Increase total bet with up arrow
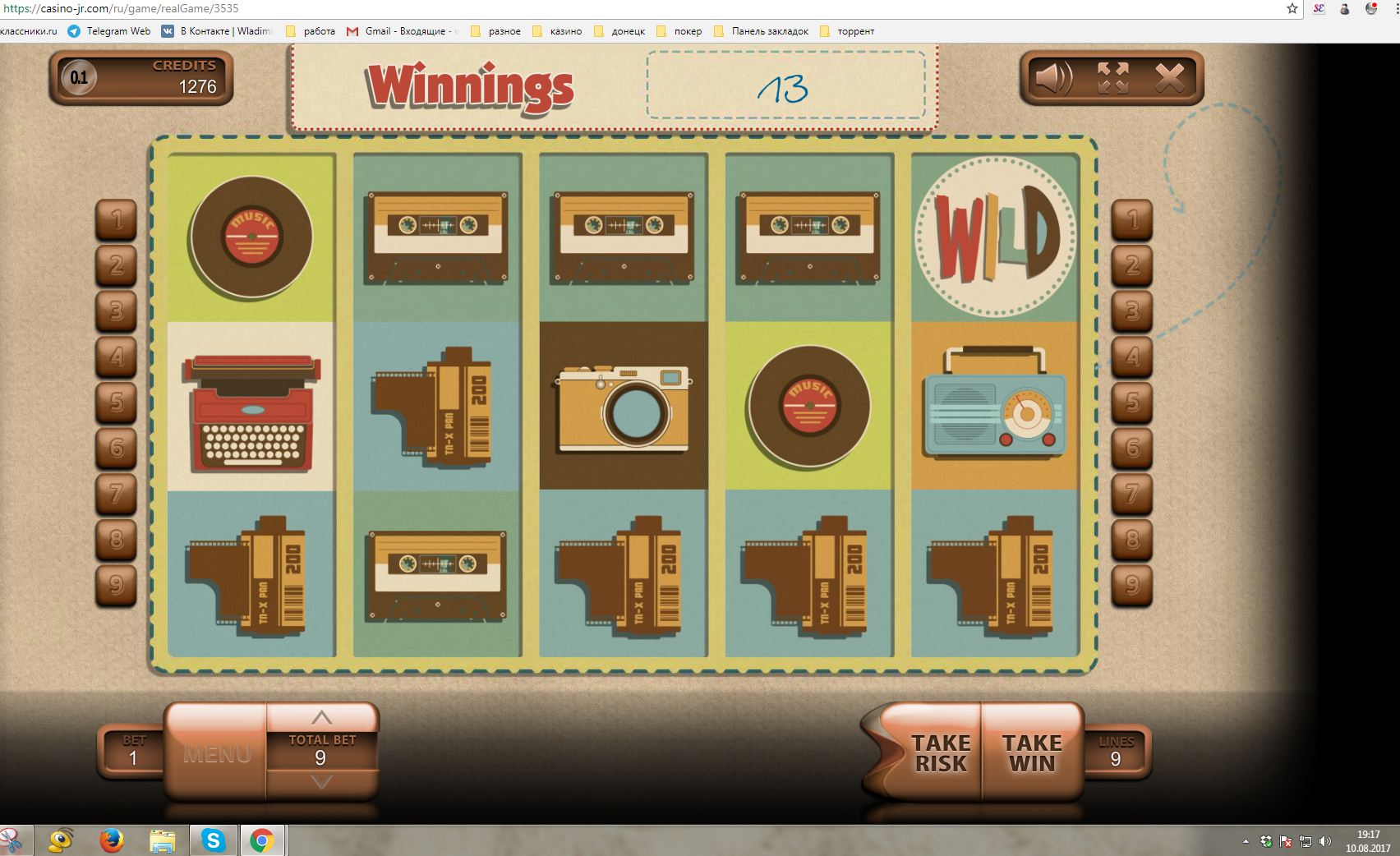The width and height of the screenshot is (1400, 856). [321, 717]
